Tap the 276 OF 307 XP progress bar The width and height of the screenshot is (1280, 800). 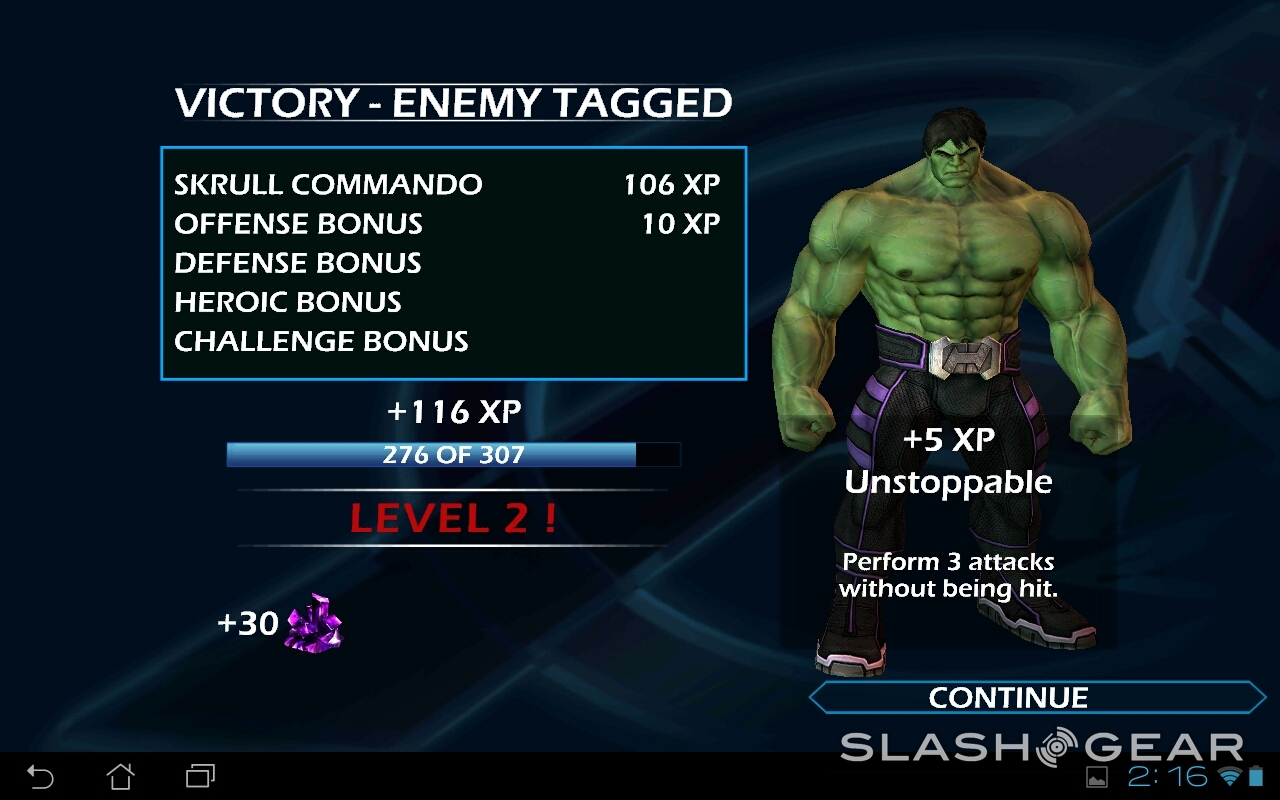coord(455,455)
